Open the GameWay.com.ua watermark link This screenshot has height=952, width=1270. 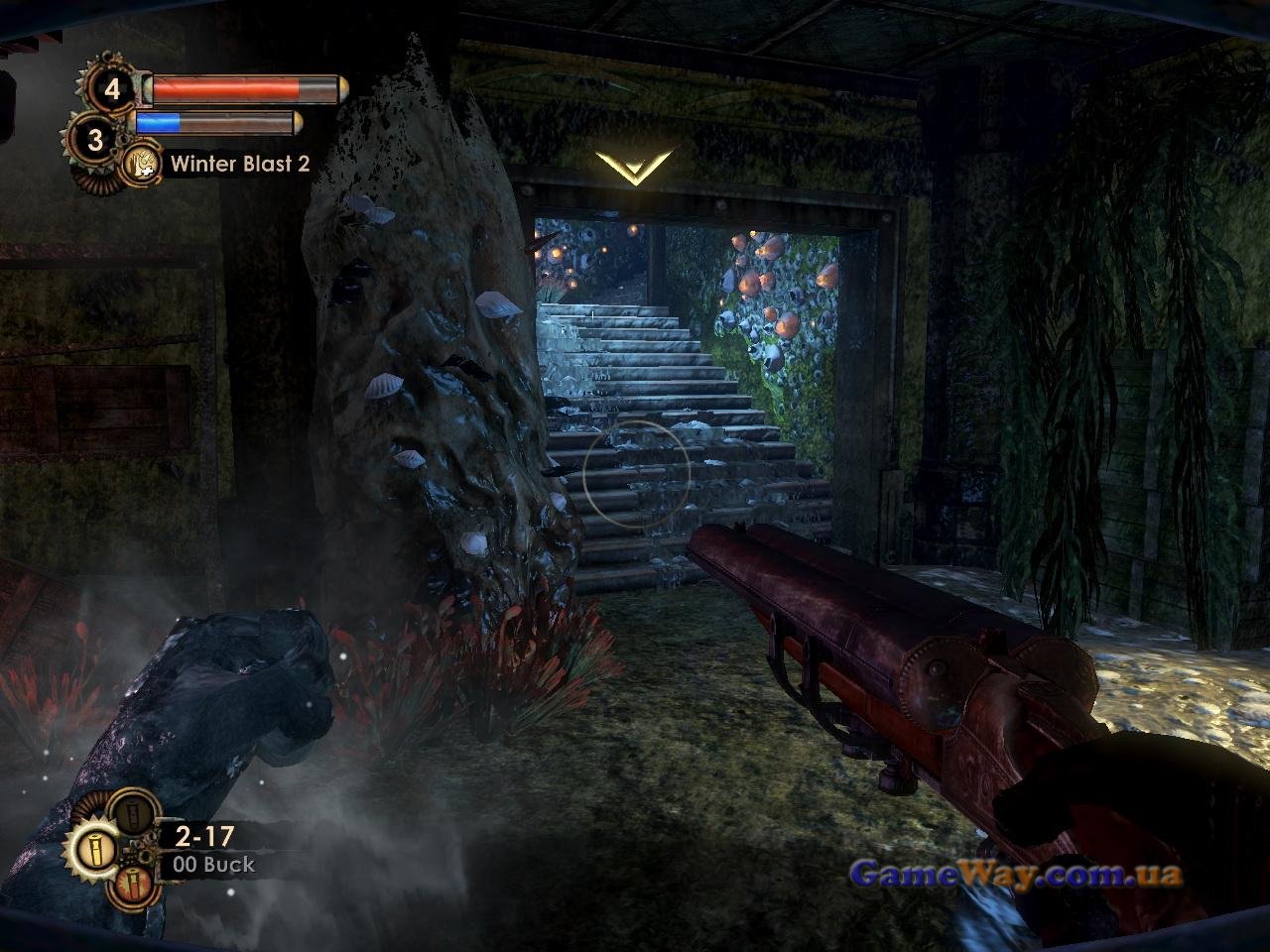coord(1016,875)
